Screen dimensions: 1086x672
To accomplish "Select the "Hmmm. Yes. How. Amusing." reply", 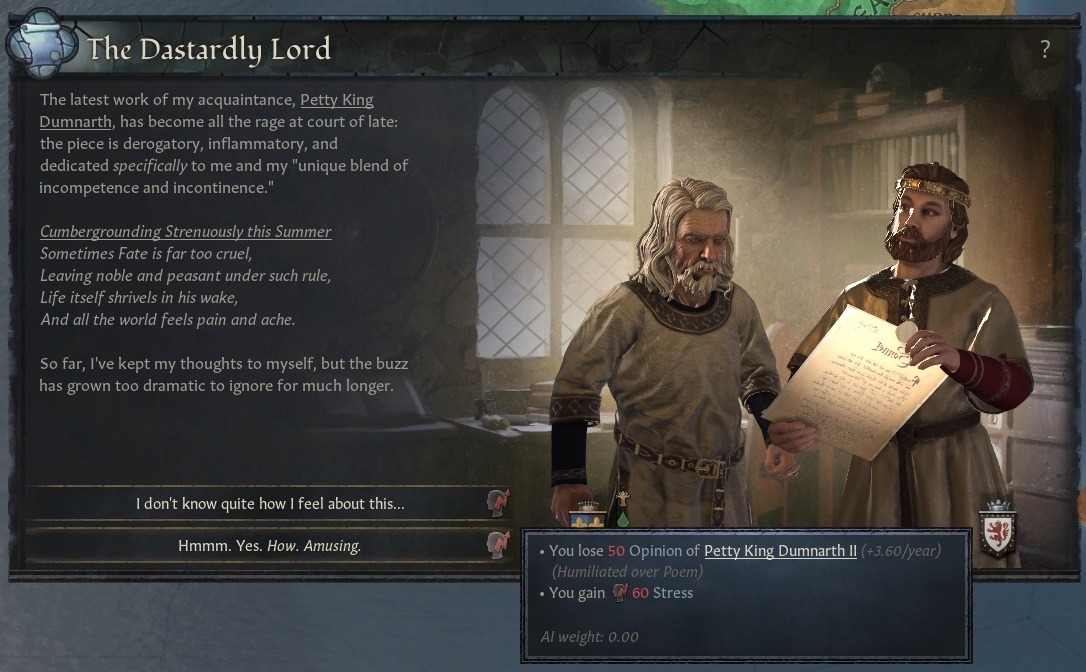I will point(270,546).
